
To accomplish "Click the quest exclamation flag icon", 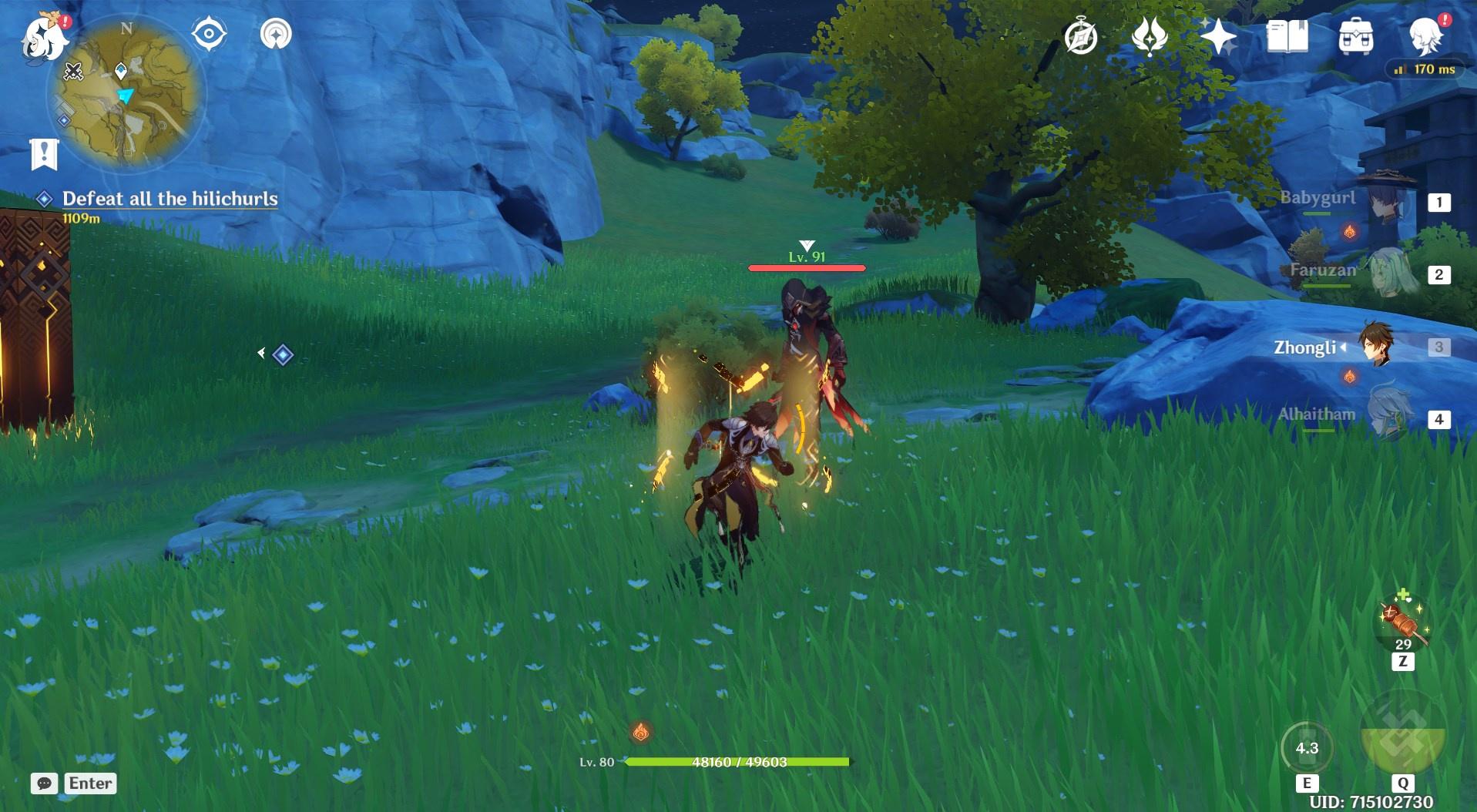I will pos(46,152).
